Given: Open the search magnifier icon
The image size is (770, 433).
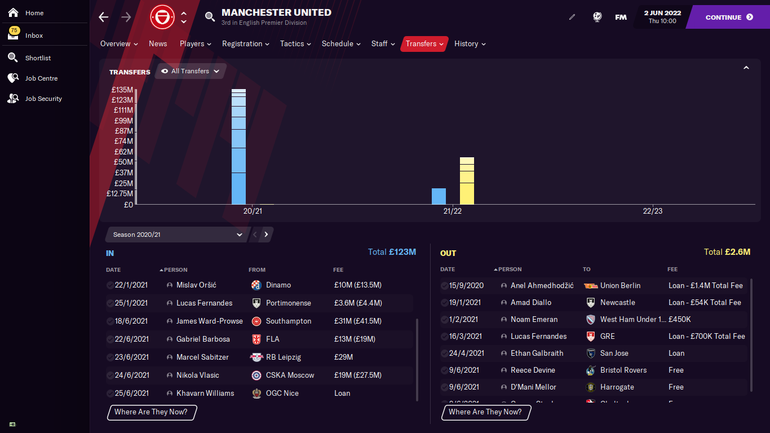Looking at the screenshot, I should pos(209,17).
